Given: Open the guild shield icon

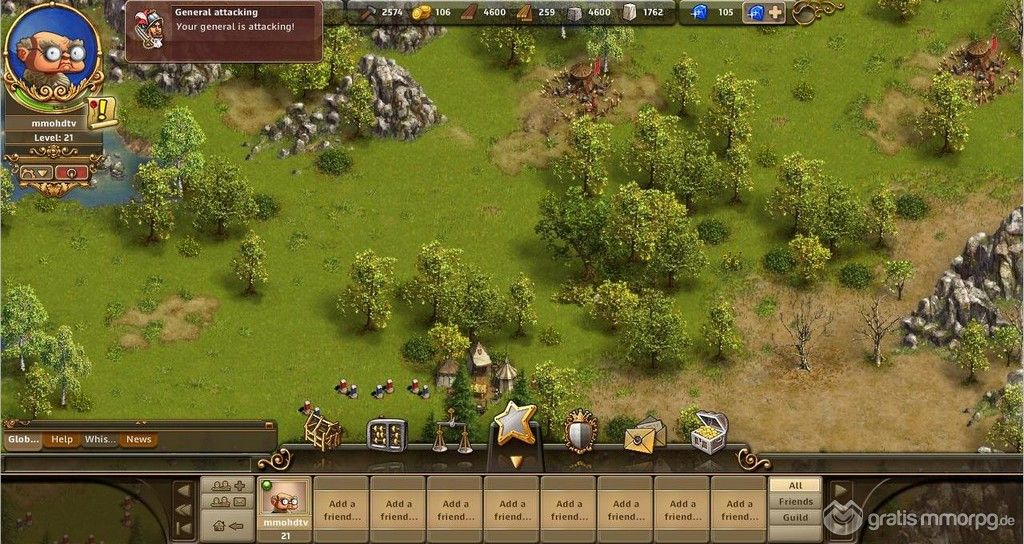Looking at the screenshot, I should click(580, 432).
